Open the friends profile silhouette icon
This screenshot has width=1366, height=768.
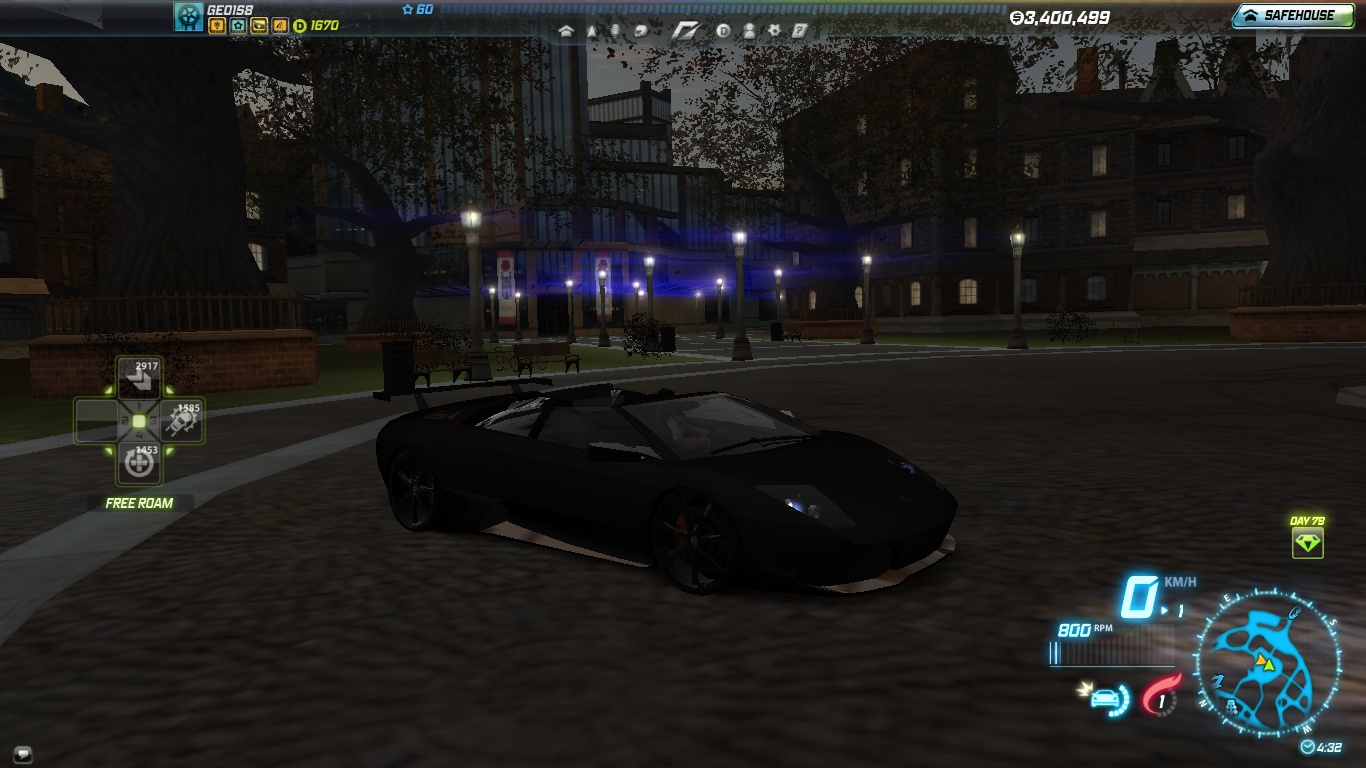748,31
